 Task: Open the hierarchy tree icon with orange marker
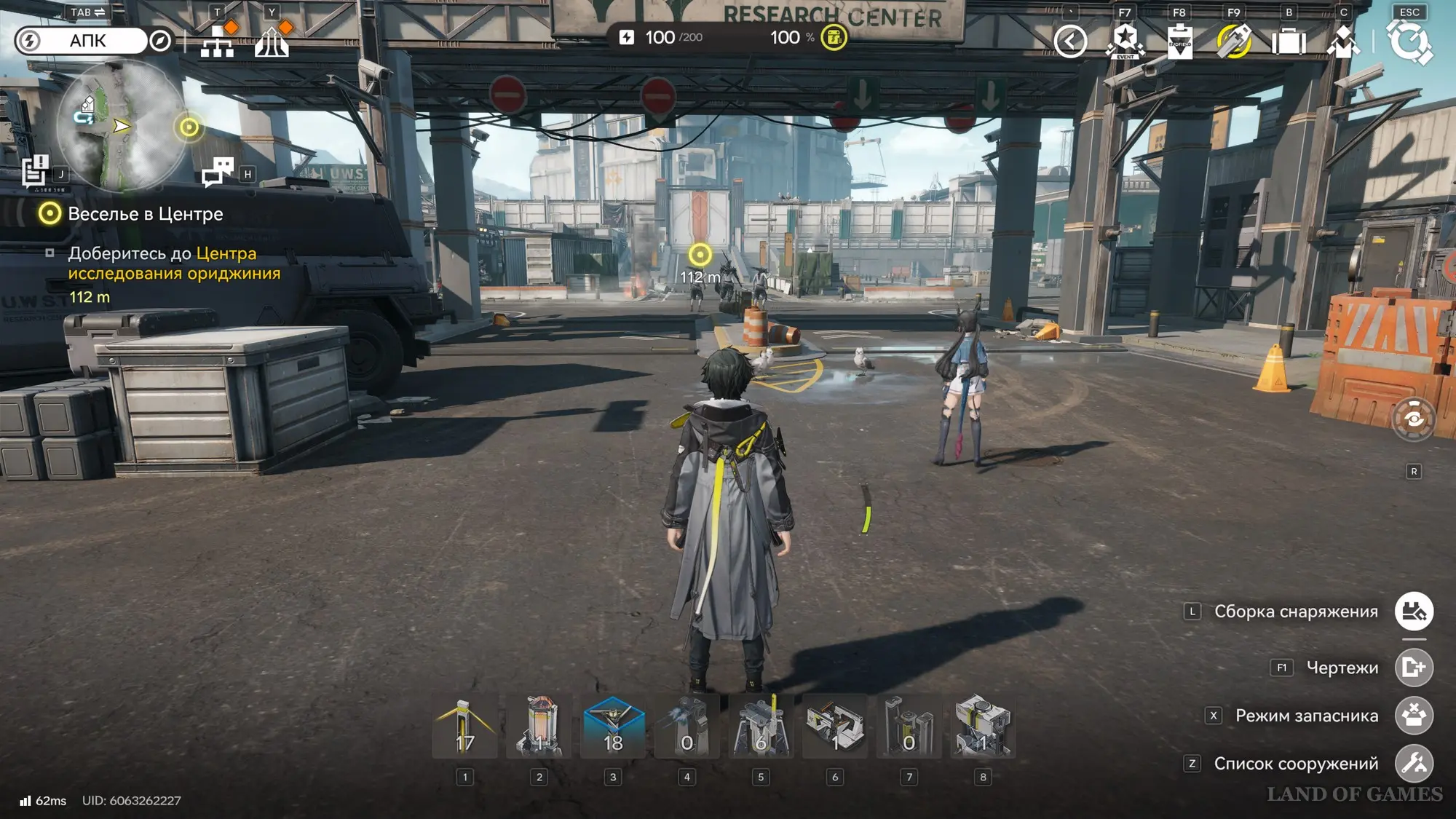[x=218, y=41]
